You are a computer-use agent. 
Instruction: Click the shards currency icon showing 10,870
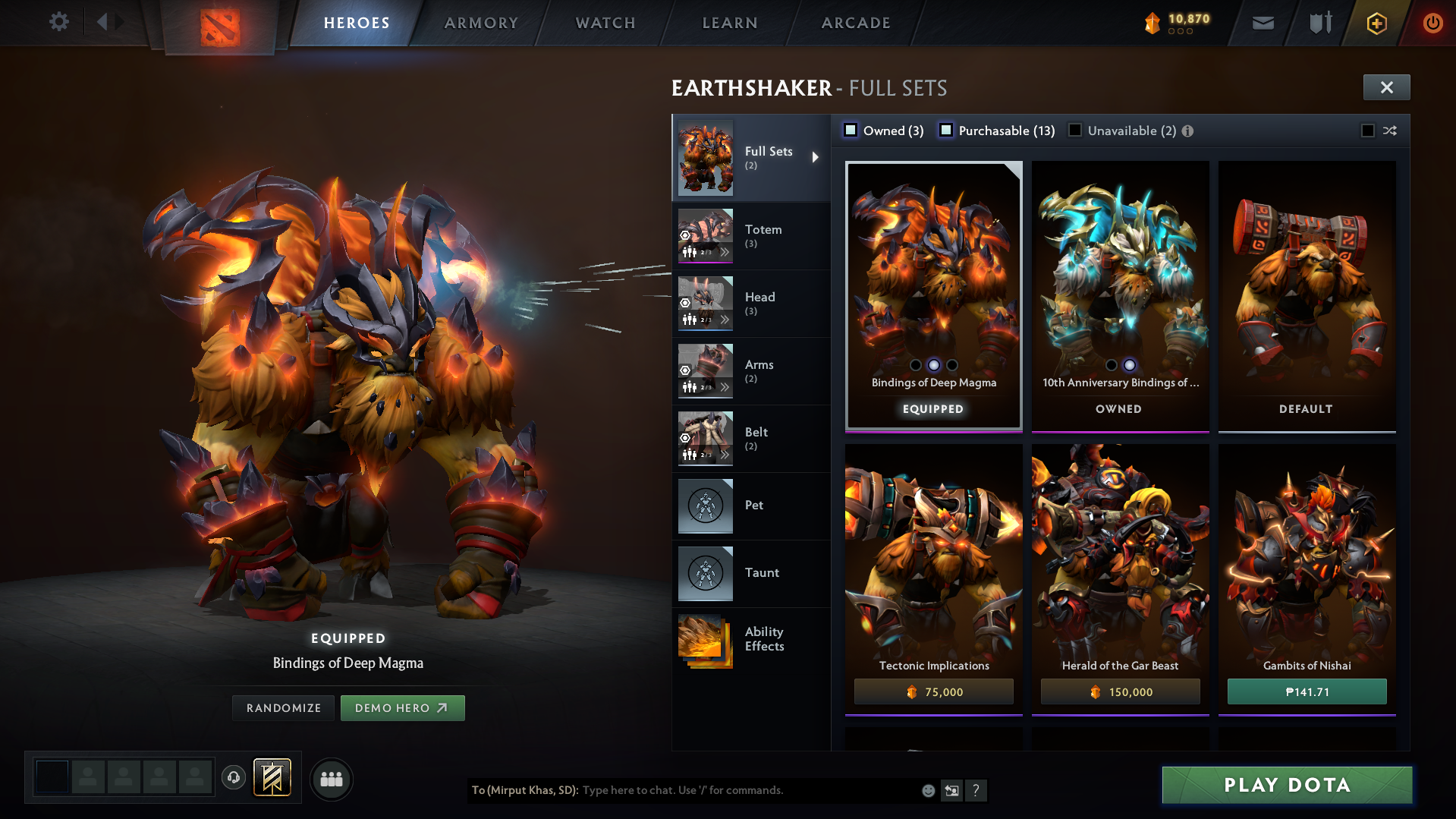1153,23
